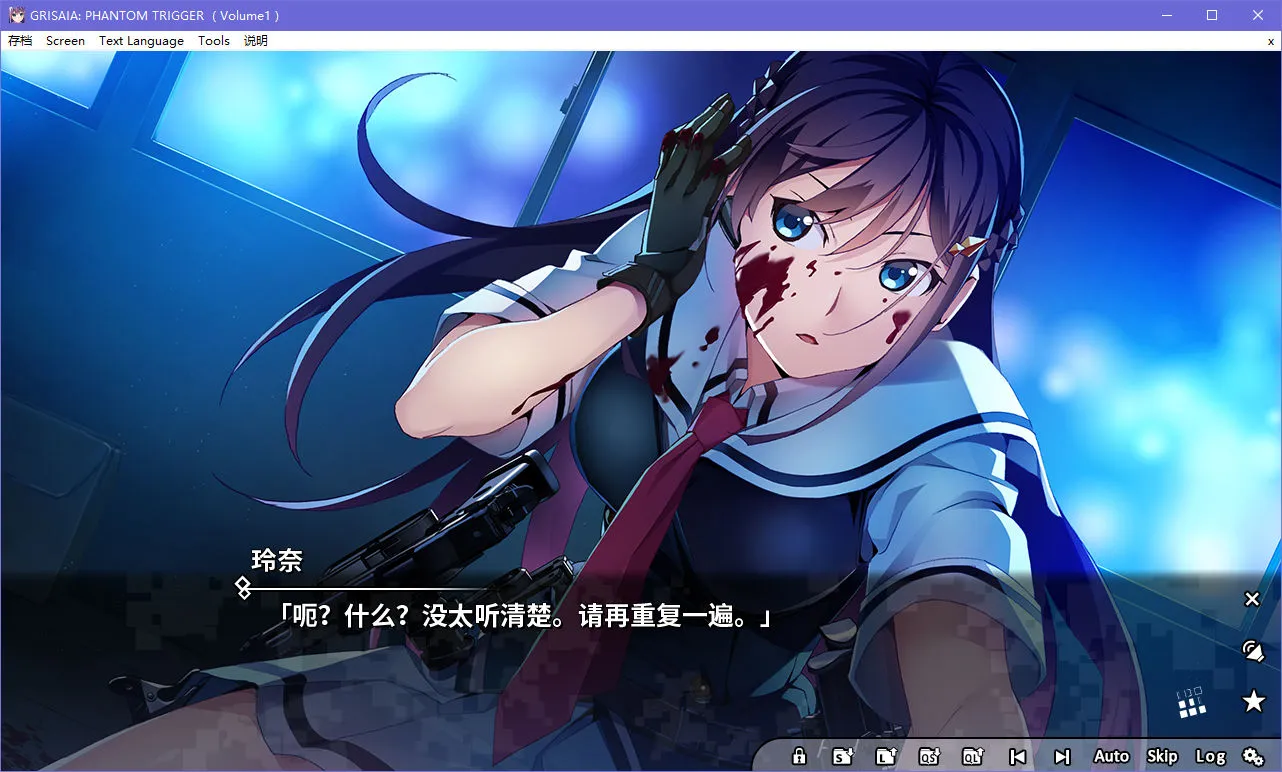
Task: Click the Save (S) icon
Action: click(843, 756)
